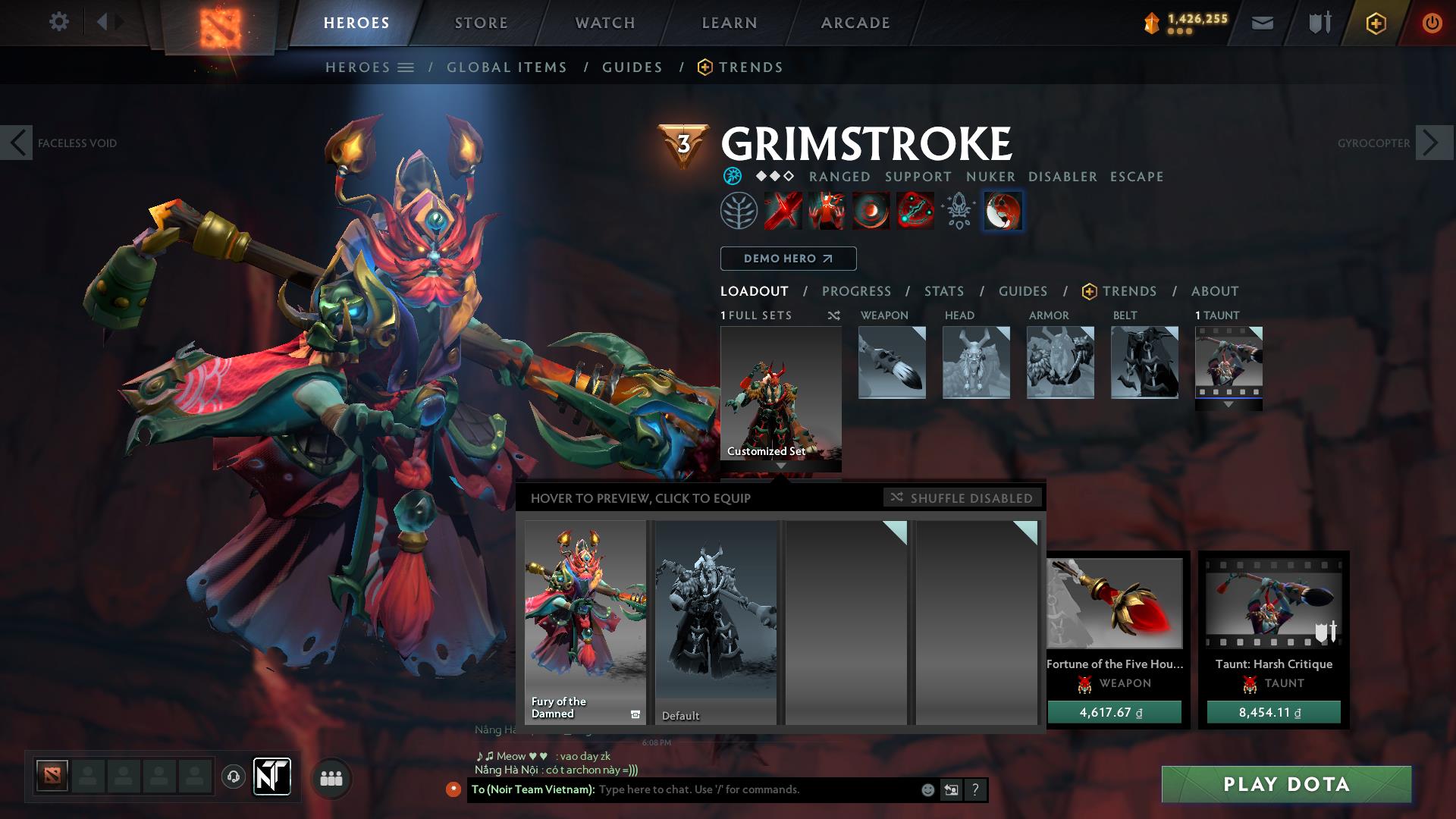Click the power/logout button top right
This screenshot has height=819, width=1456.
click(1432, 22)
